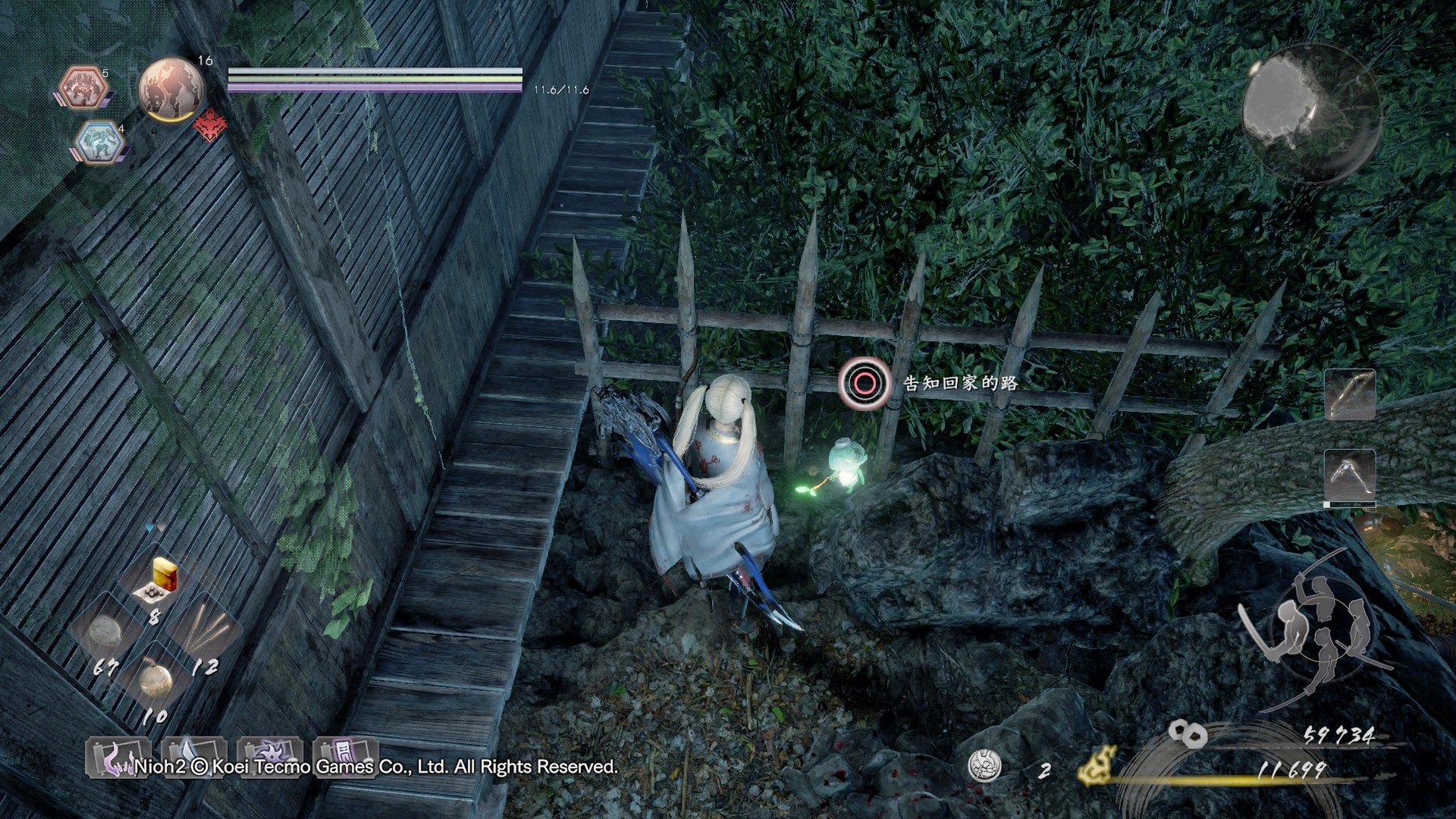
Task: Select the stone item slot with 67
Action: click(105, 634)
